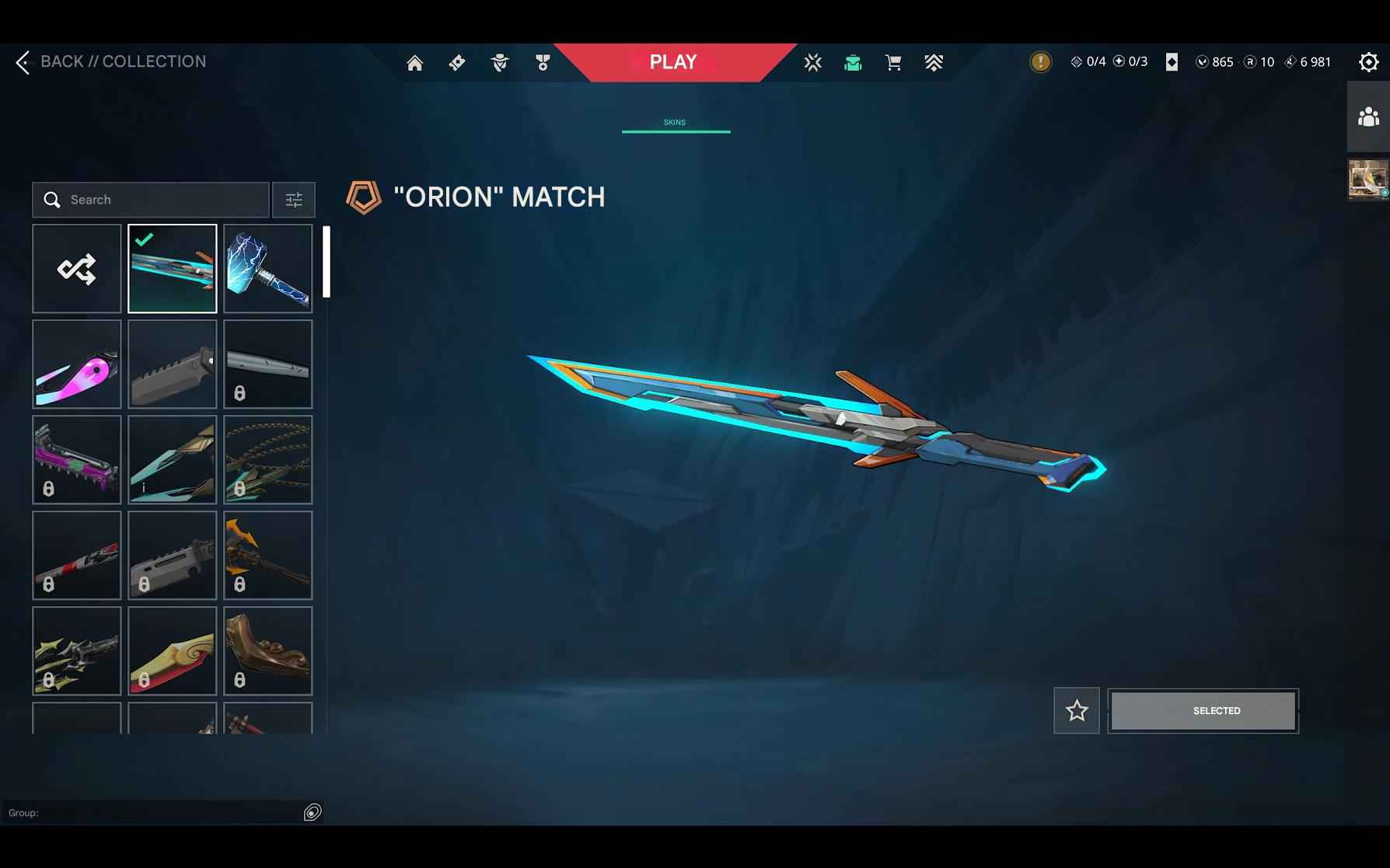Viewport: 1390px width, 868px height.
Task: Click inside the Search field
Action: [x=151, y=200]
